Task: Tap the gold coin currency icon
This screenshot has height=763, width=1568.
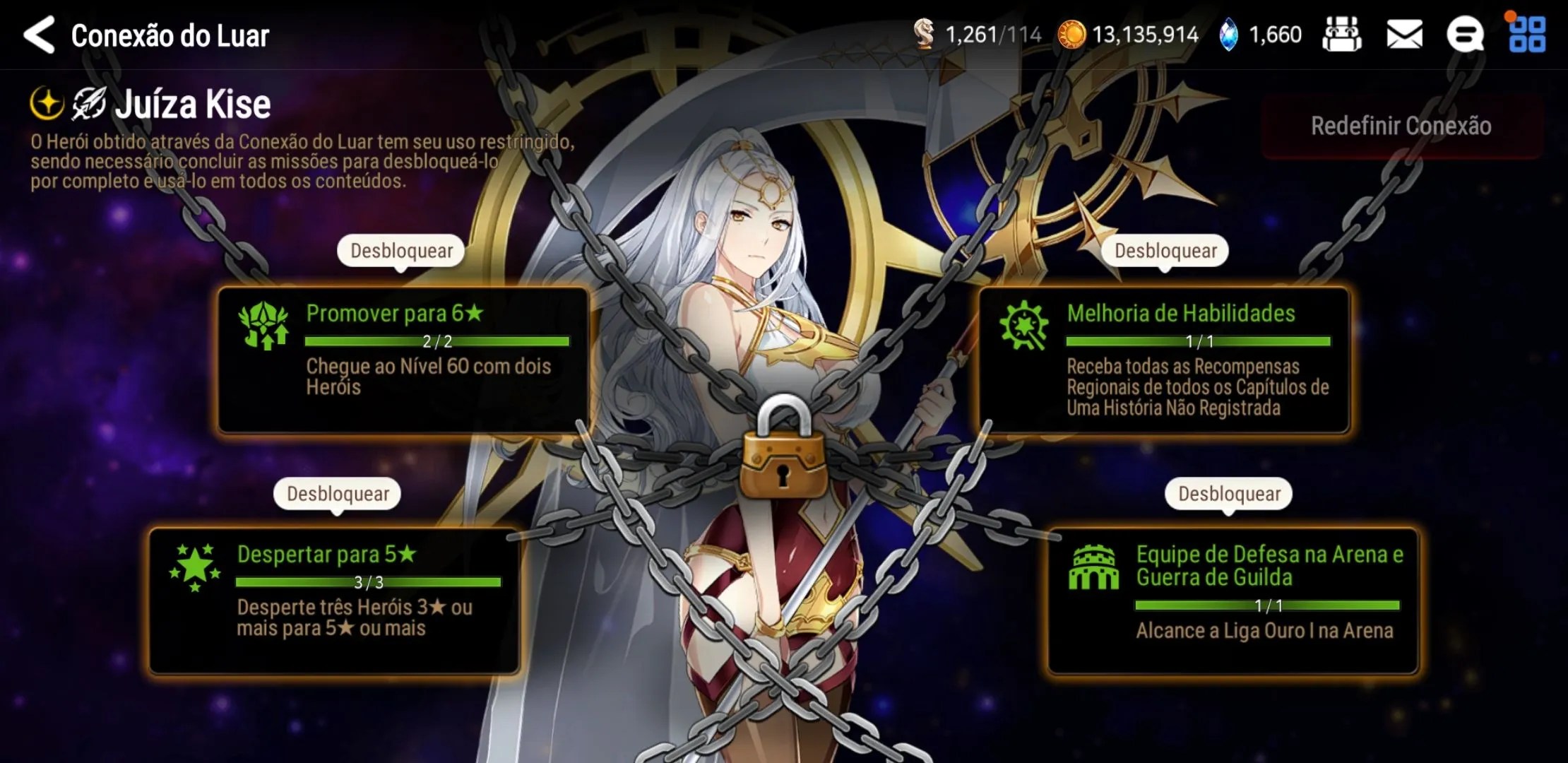Action: 1071,35
